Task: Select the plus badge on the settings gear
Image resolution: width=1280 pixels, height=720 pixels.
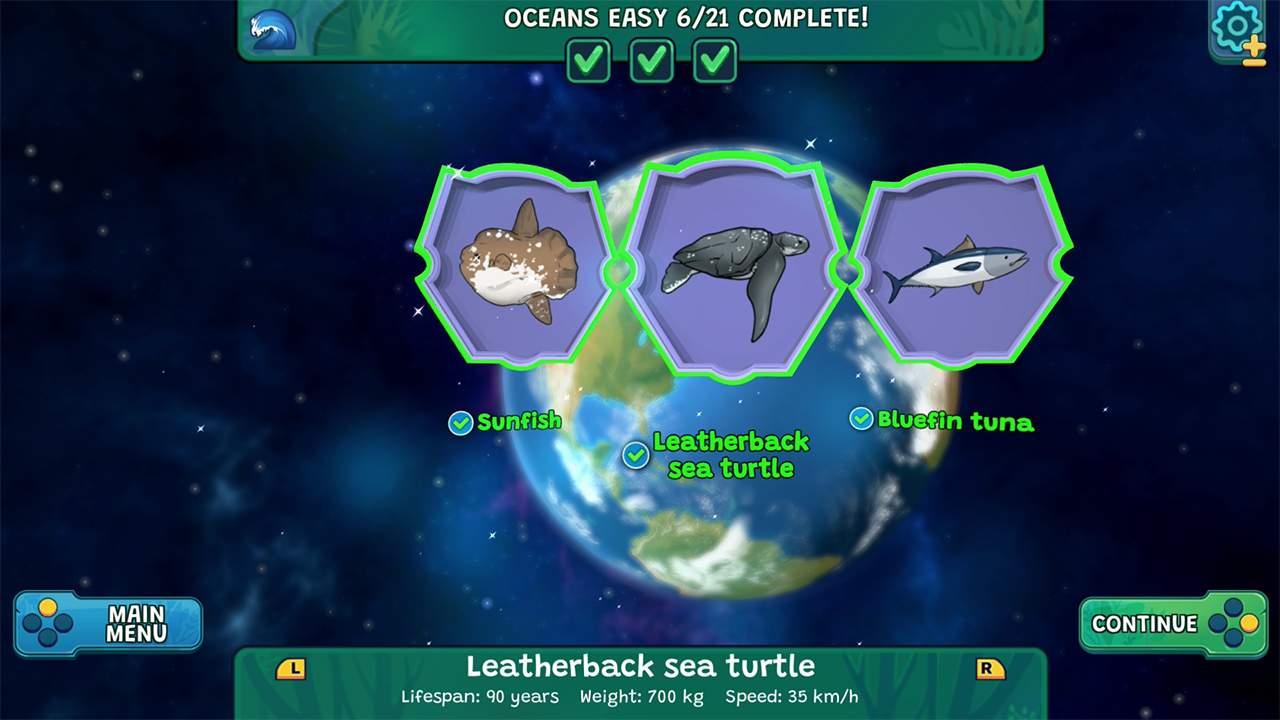Action: pos(1253,48)
